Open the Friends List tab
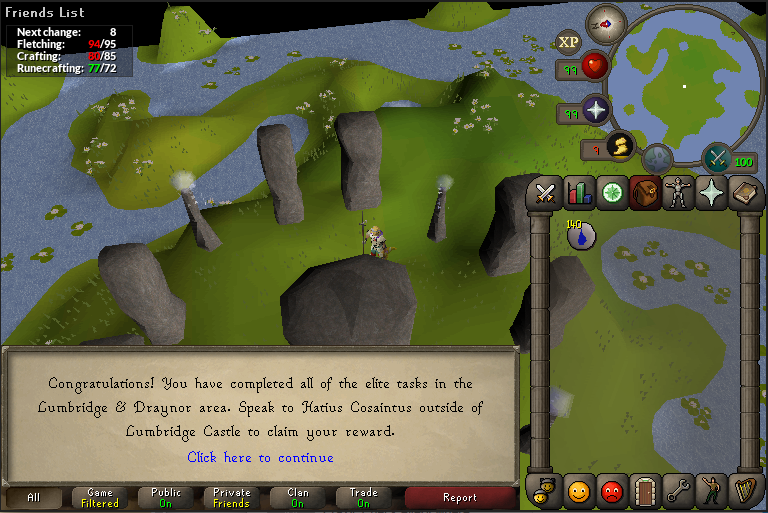768x513 pixels. coord(579,491)
